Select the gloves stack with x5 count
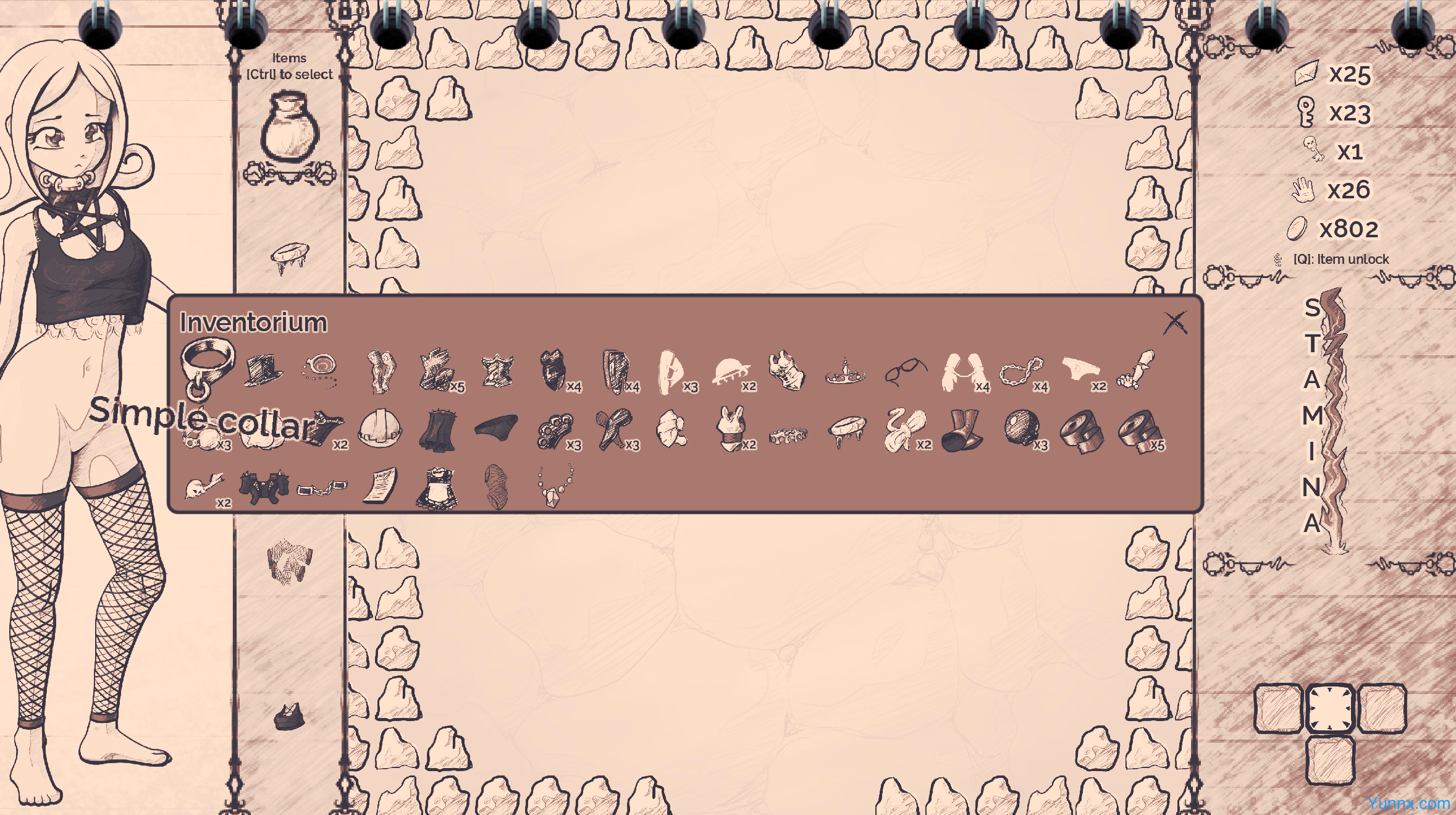Screen dimensions: 1456x815 coord(438,371)
